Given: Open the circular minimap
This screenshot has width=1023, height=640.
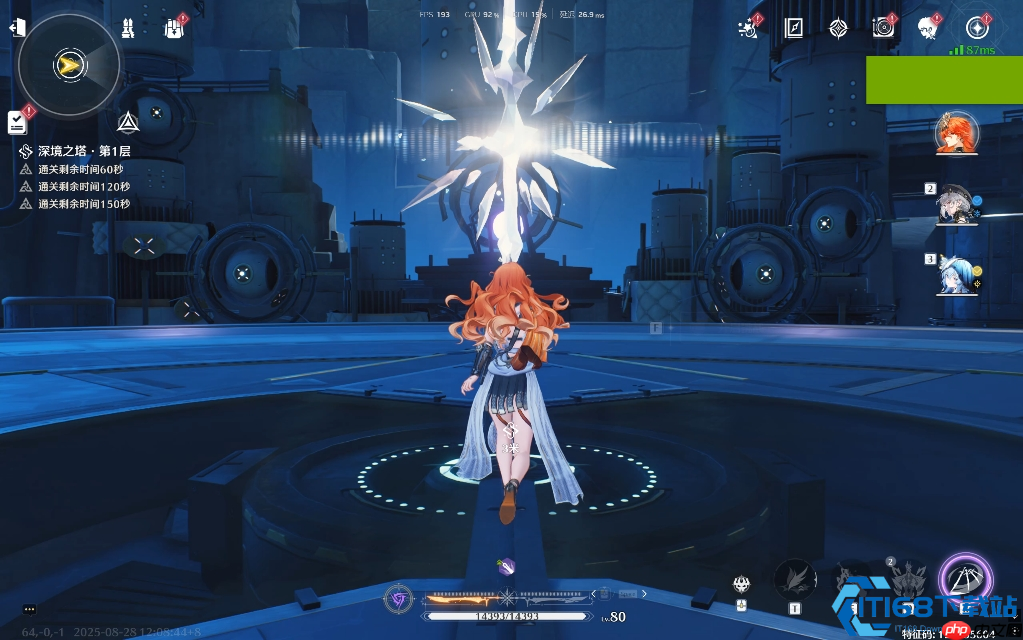Looking at the screenshot, I should coord(68,65).
